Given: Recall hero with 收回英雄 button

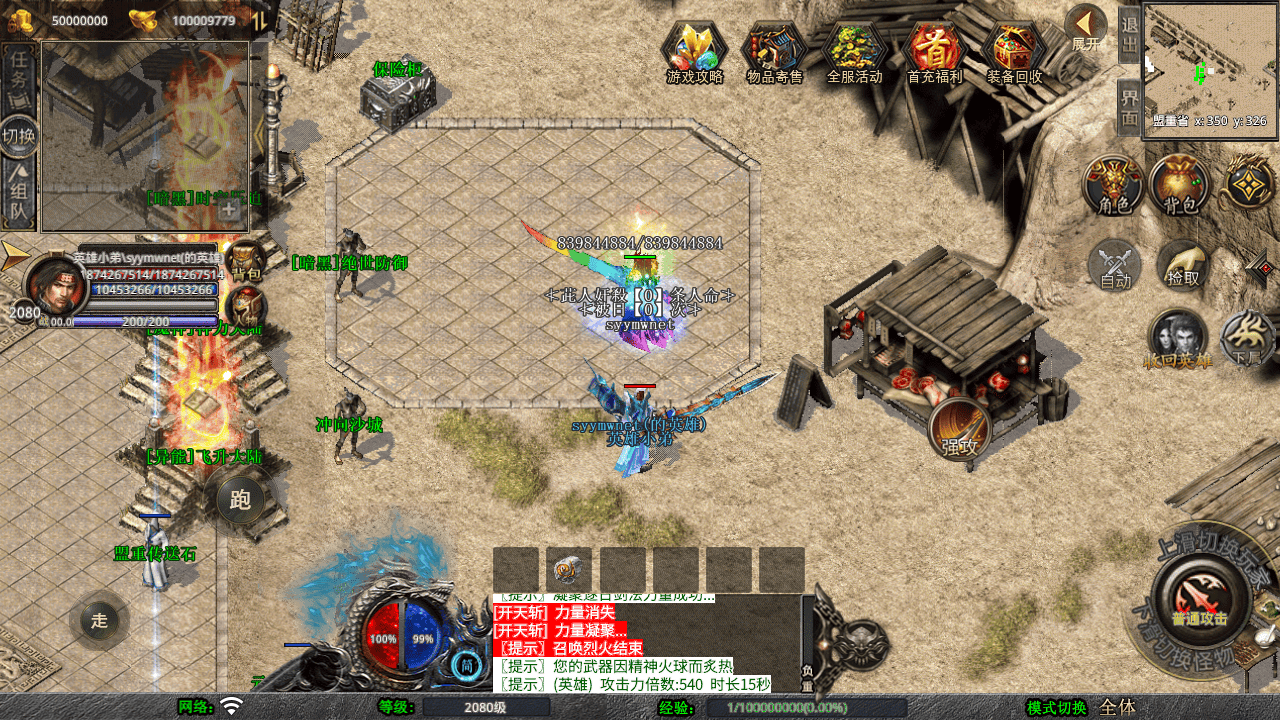Looking at the screenshot, I should coord(1178,340).
